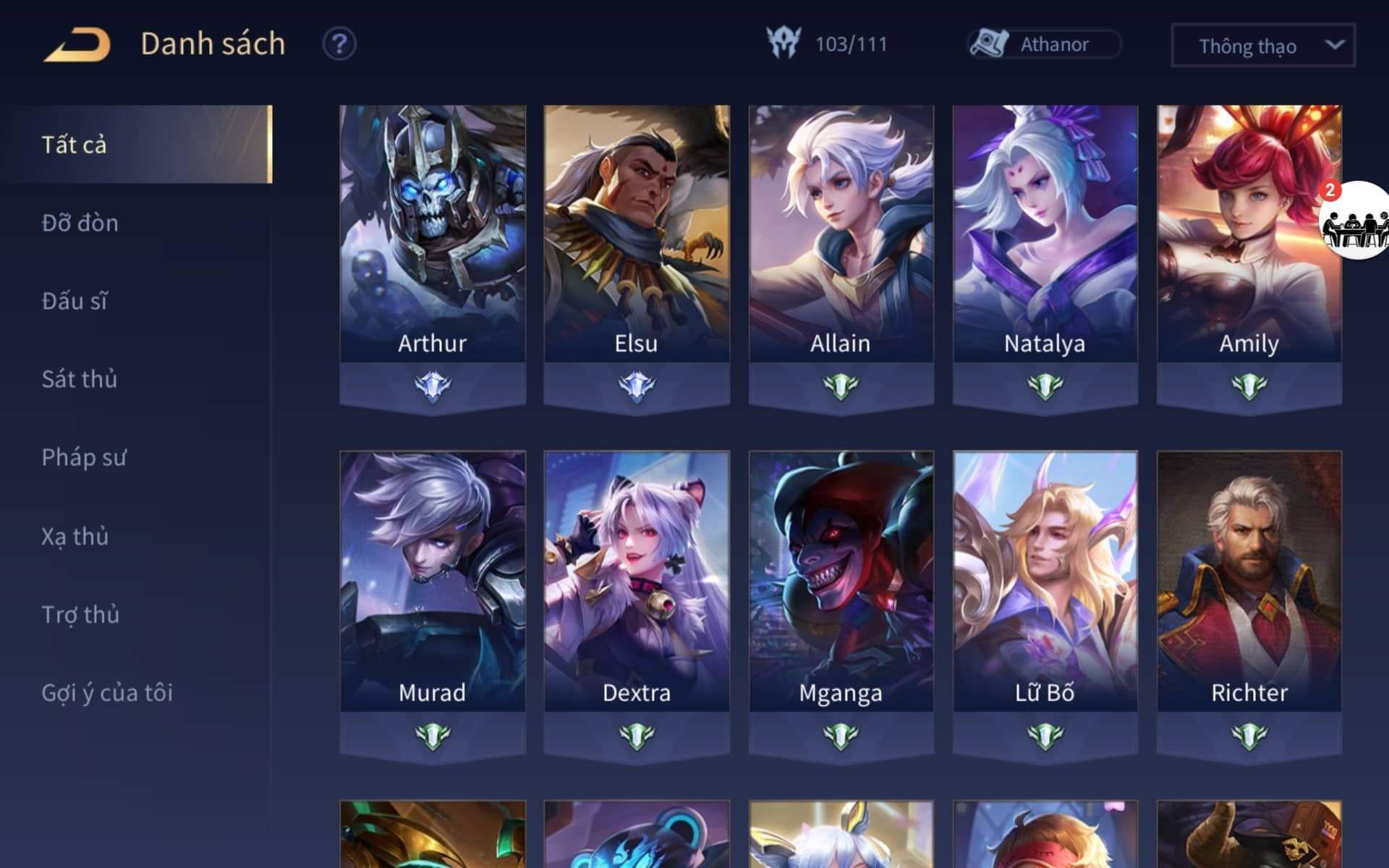Choose the Pháp sư category
Image resolution: width=1389 pixels, height=868 pixels.
coord(84,457)
